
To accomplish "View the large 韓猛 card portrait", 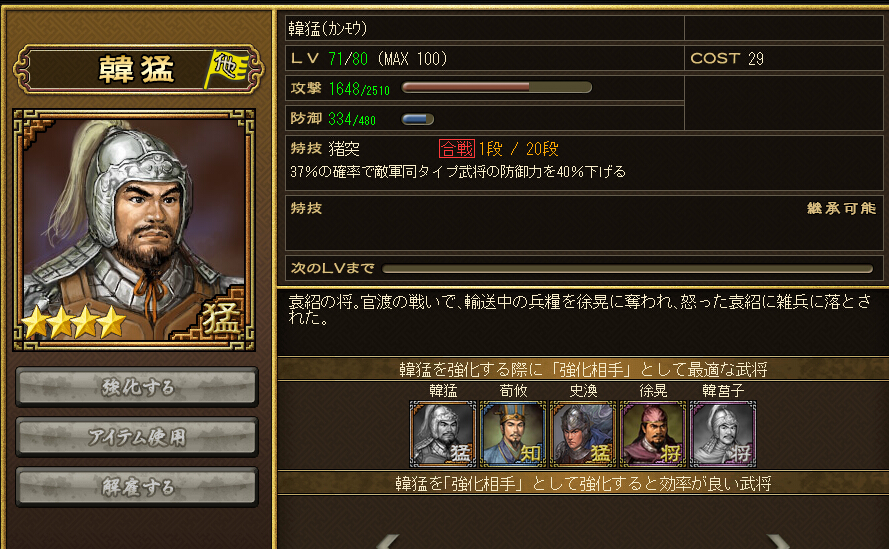I will tap(134, 229).
